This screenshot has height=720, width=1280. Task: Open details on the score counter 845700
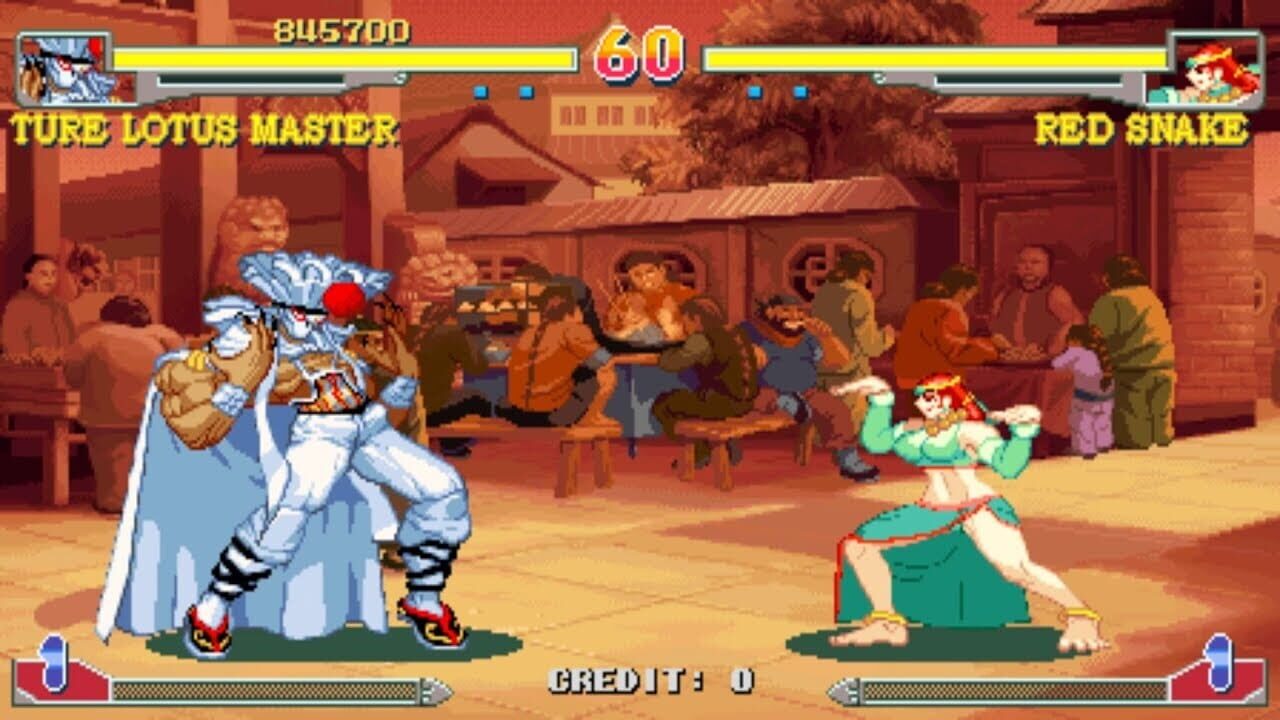[340, 30]
